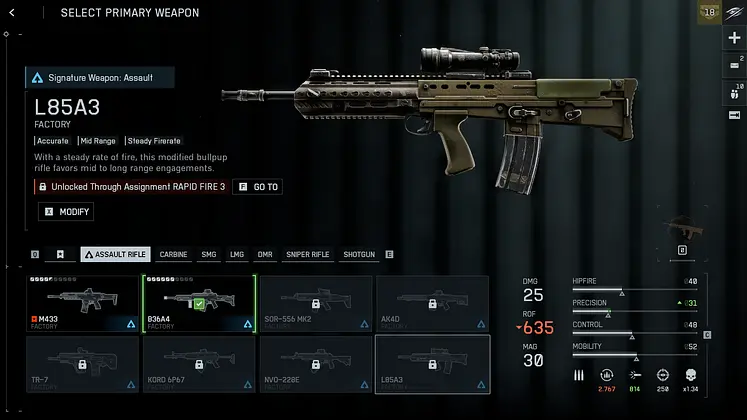Choose the equipped B36A4 rifle tile
Image resolution: width=747 pixels, height=420 pixels.
click(x=199, y=304)
